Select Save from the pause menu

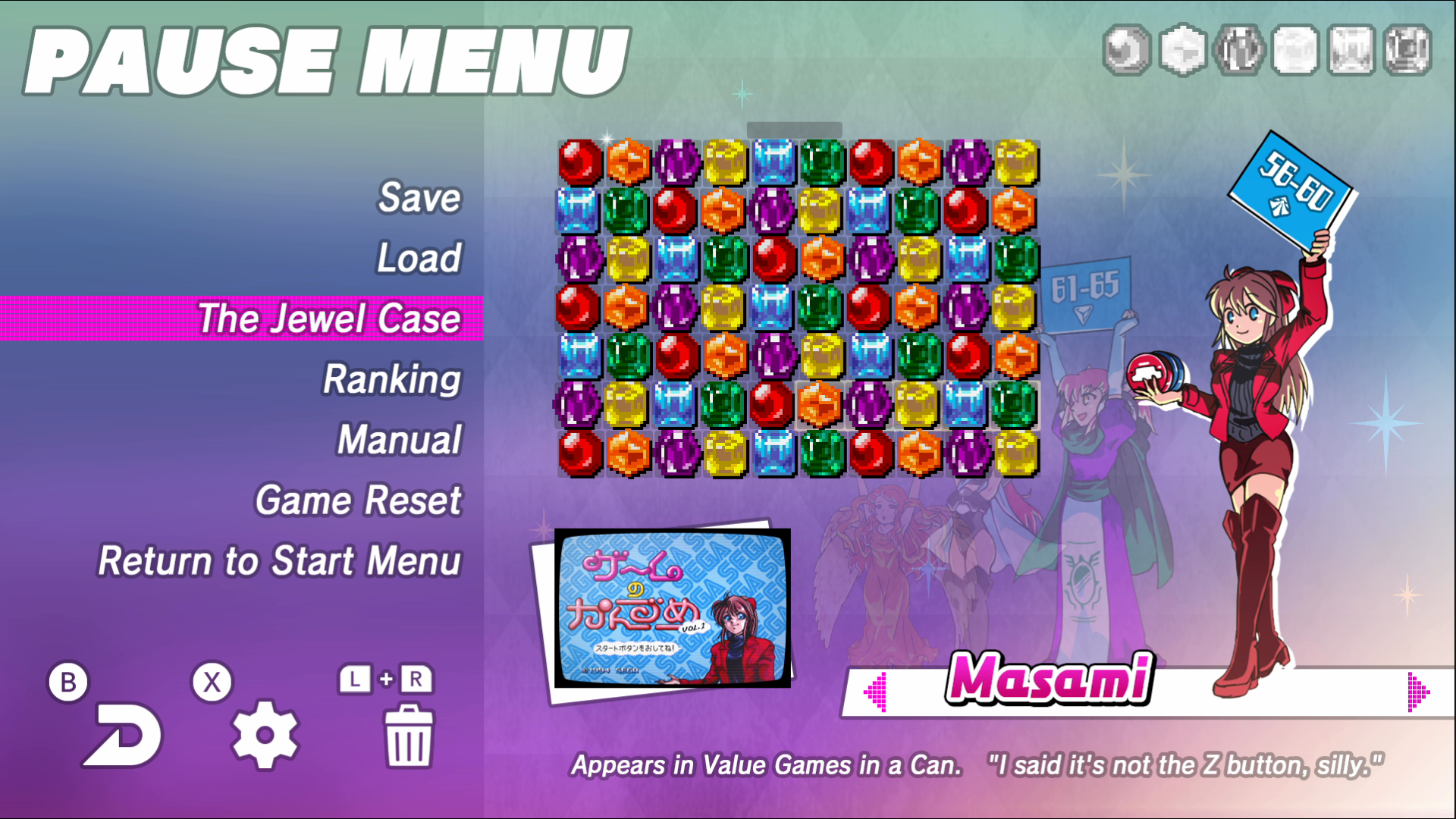pos(419,198)
